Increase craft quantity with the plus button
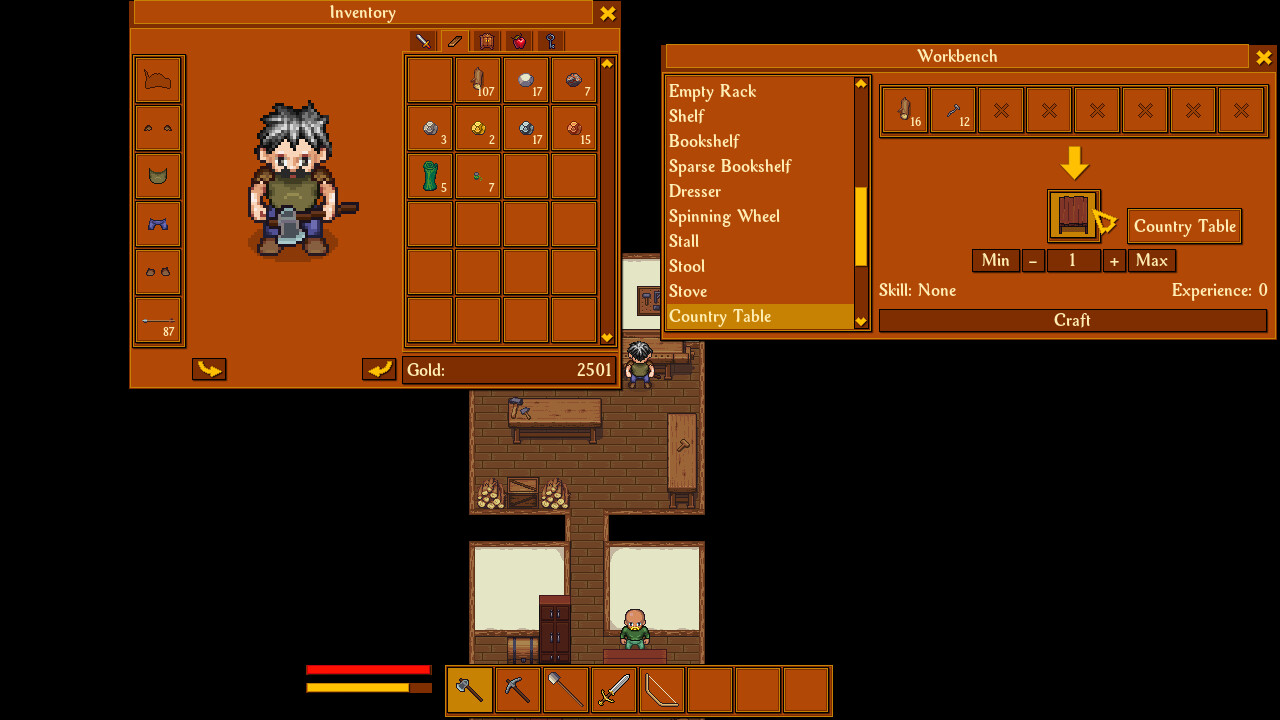This screenshot has width=1280, height=720. click(1113, 260)
